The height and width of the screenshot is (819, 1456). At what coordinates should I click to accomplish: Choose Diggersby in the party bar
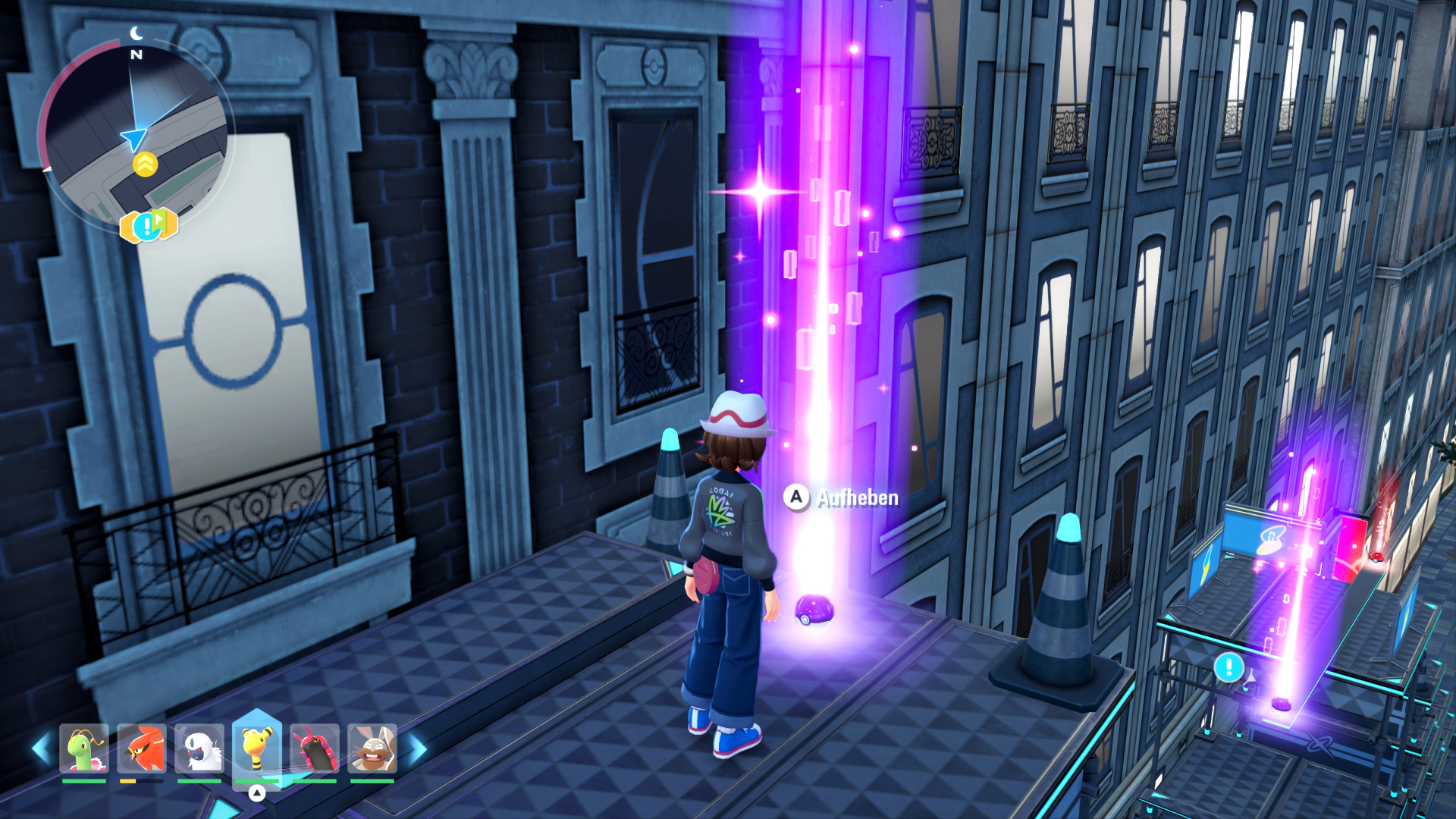pyautogui.click(x=372, y=749)
